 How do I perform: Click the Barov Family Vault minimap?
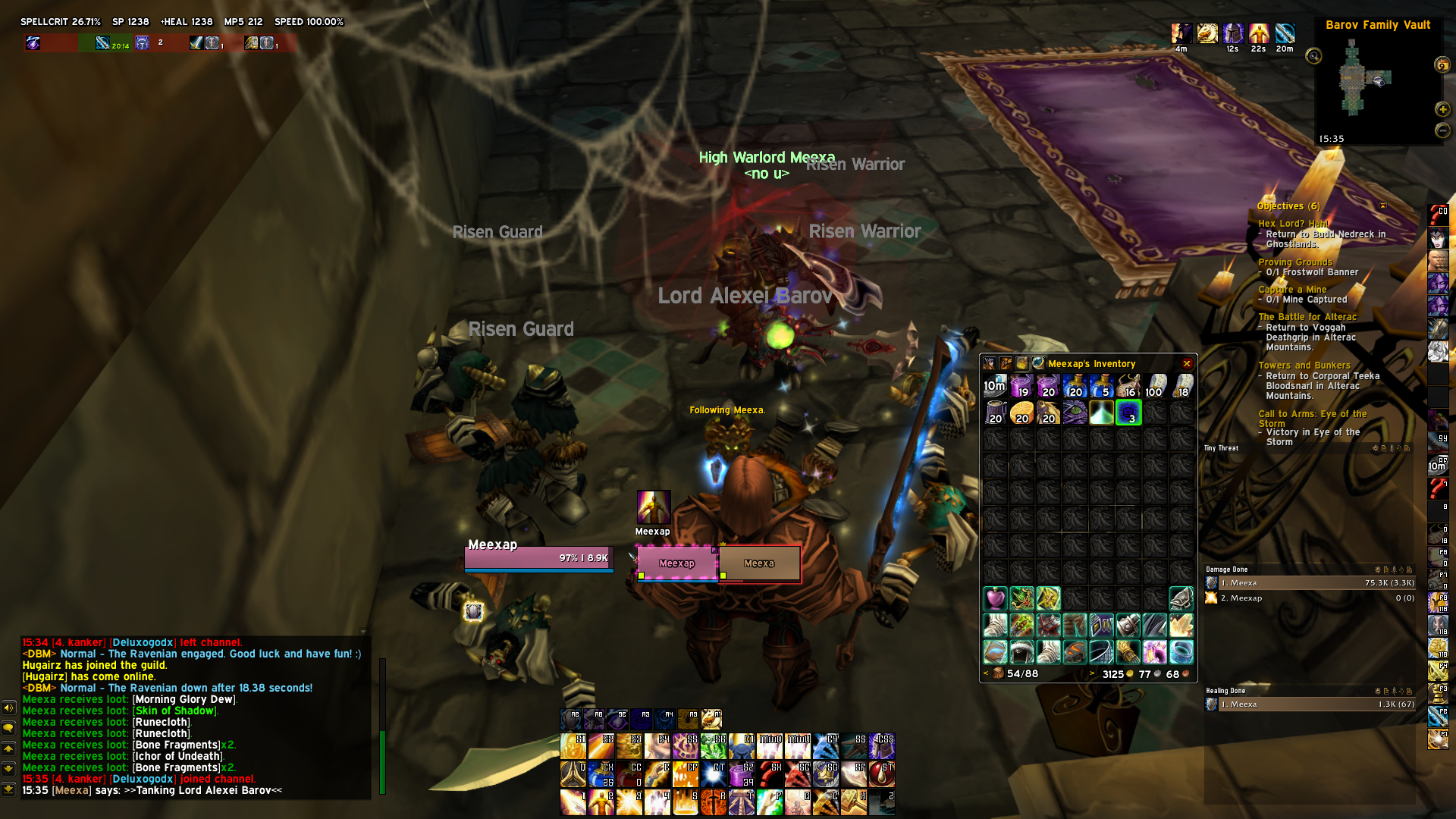point(1365,83)
